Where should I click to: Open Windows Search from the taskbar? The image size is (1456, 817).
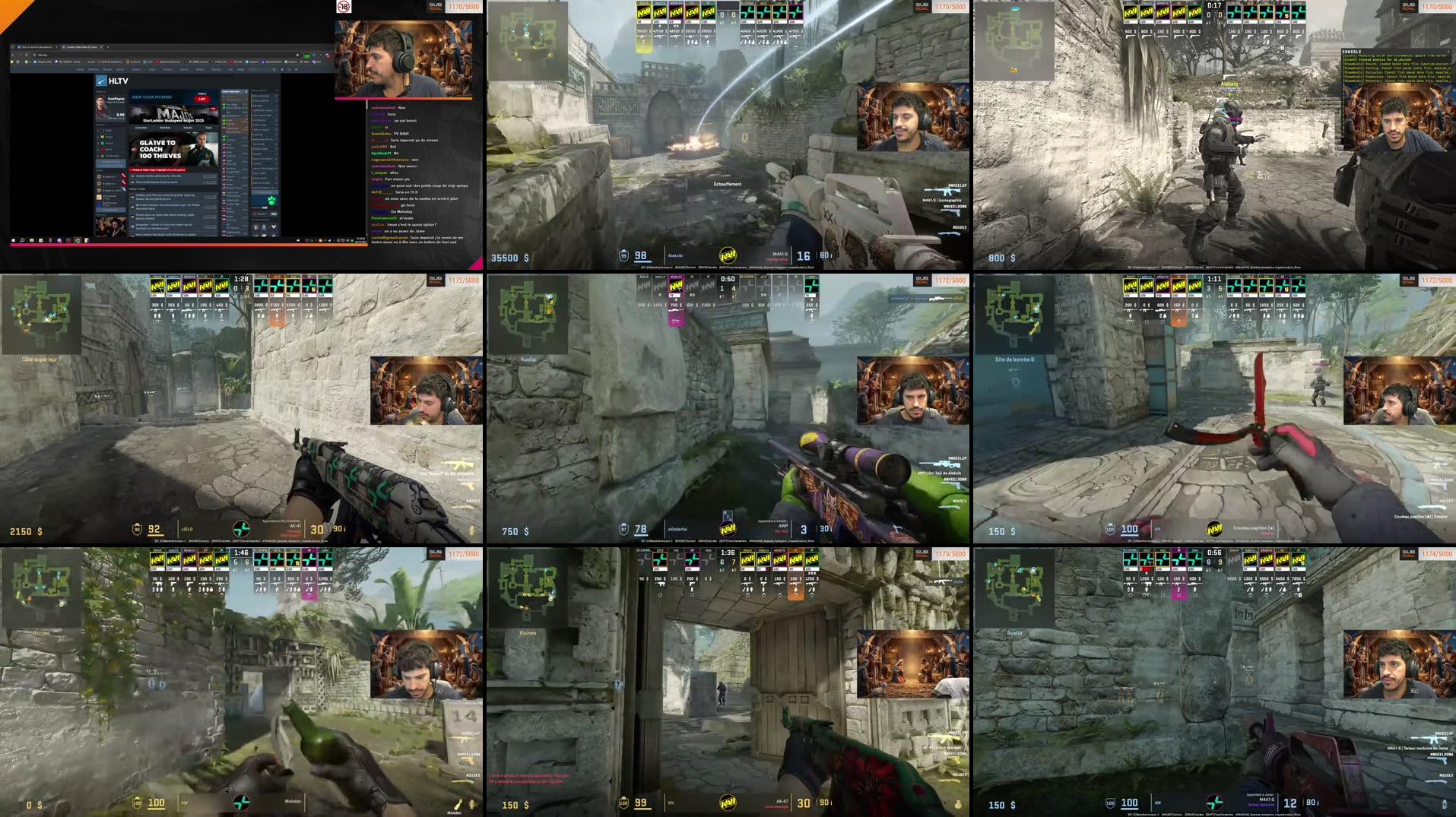(22, 241)
